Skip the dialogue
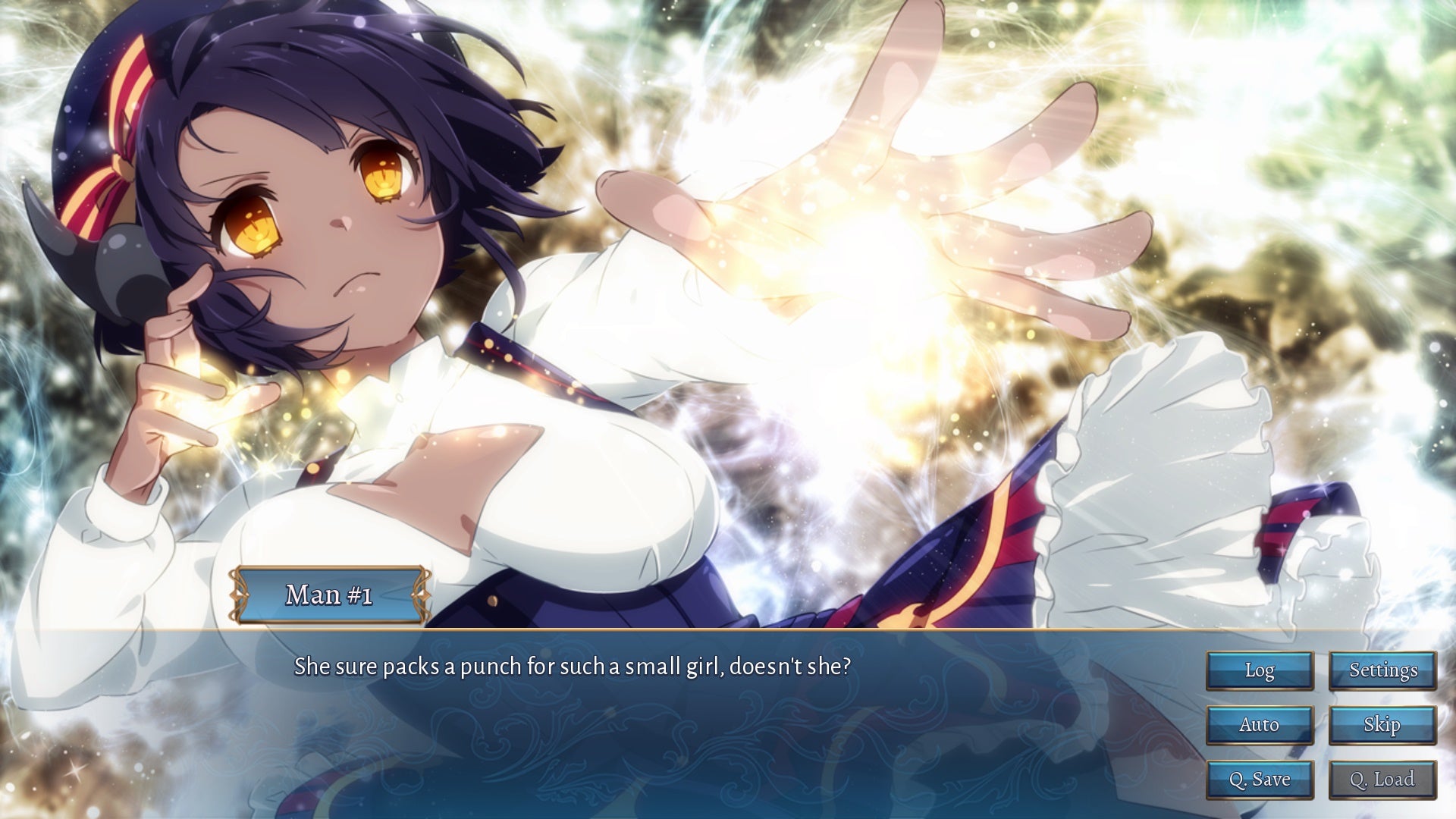Image resolution: width=1456 pixels, height=819 pixels. (1382, 725)
